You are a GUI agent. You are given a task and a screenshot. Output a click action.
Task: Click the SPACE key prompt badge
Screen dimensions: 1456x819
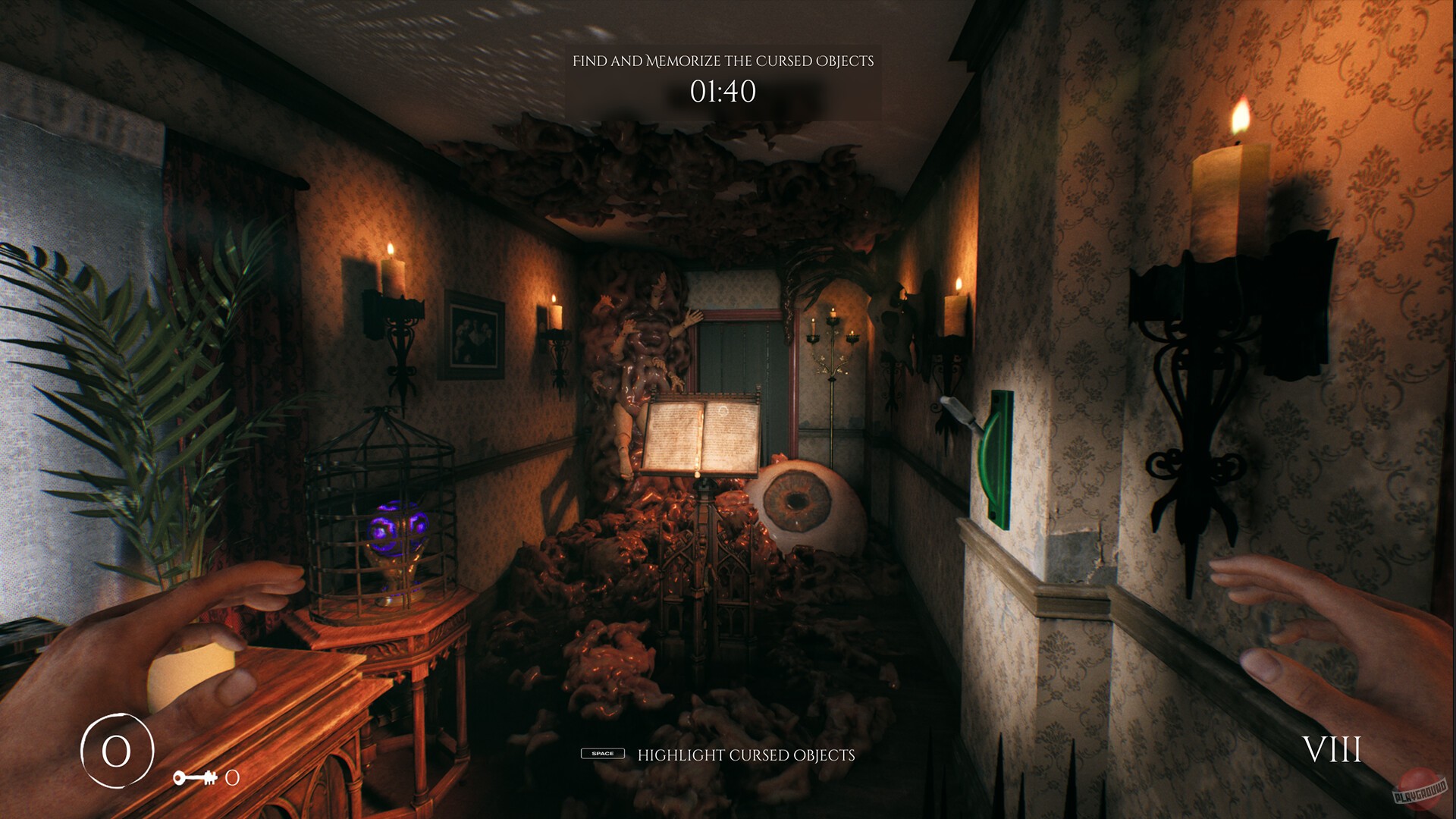(603, 755)
